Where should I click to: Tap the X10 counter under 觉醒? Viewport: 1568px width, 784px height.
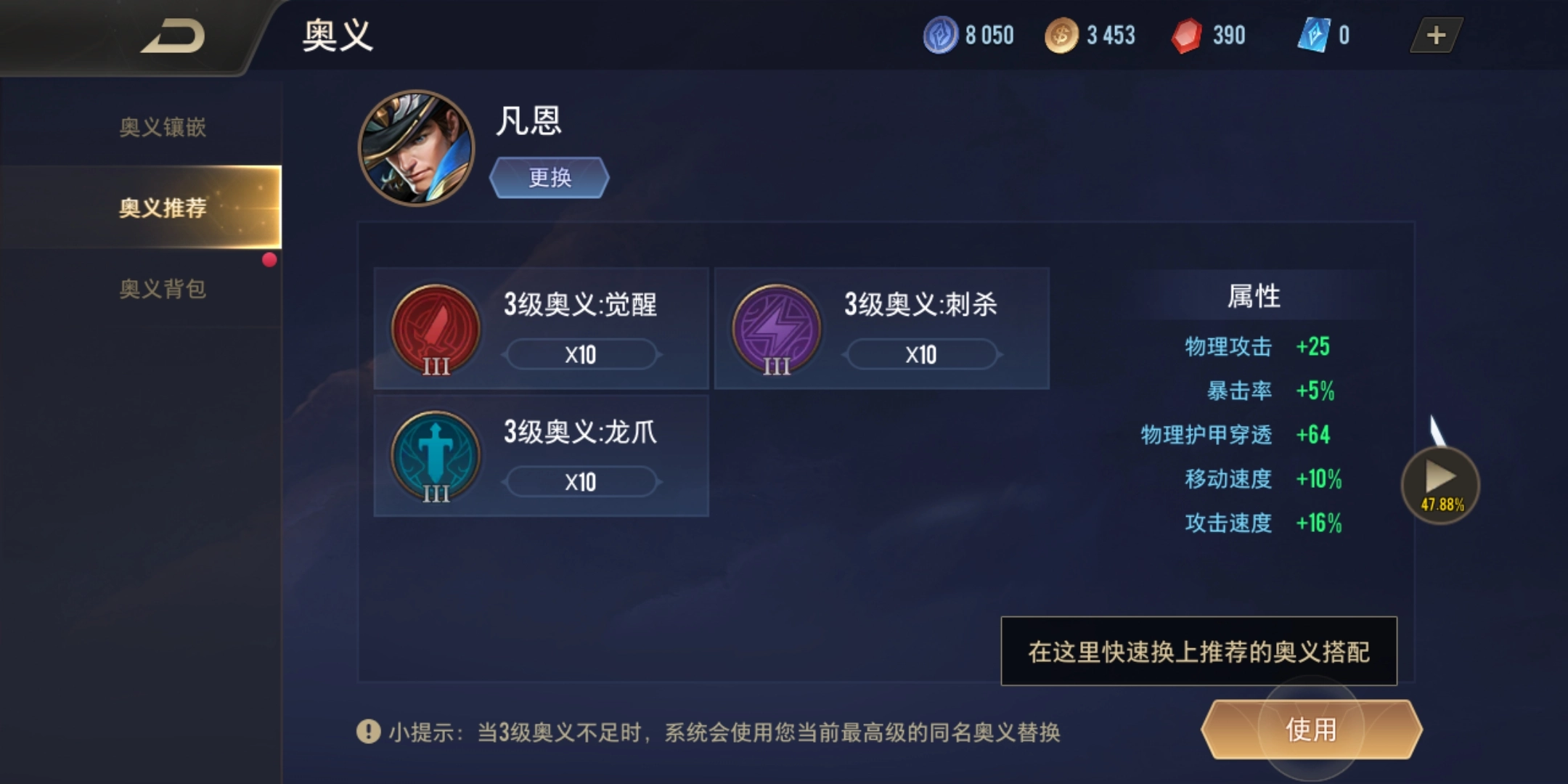click(581, 355)
